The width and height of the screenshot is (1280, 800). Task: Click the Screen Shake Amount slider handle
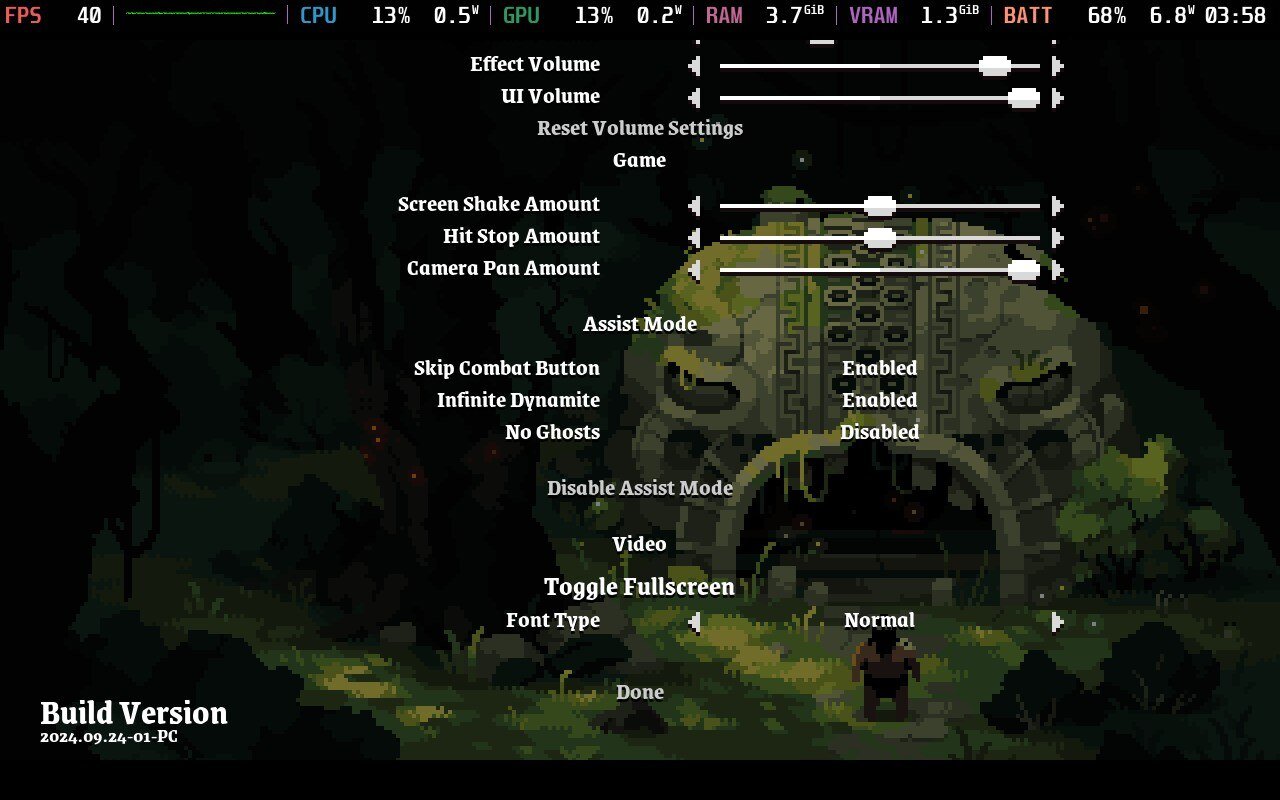point(878,205)
